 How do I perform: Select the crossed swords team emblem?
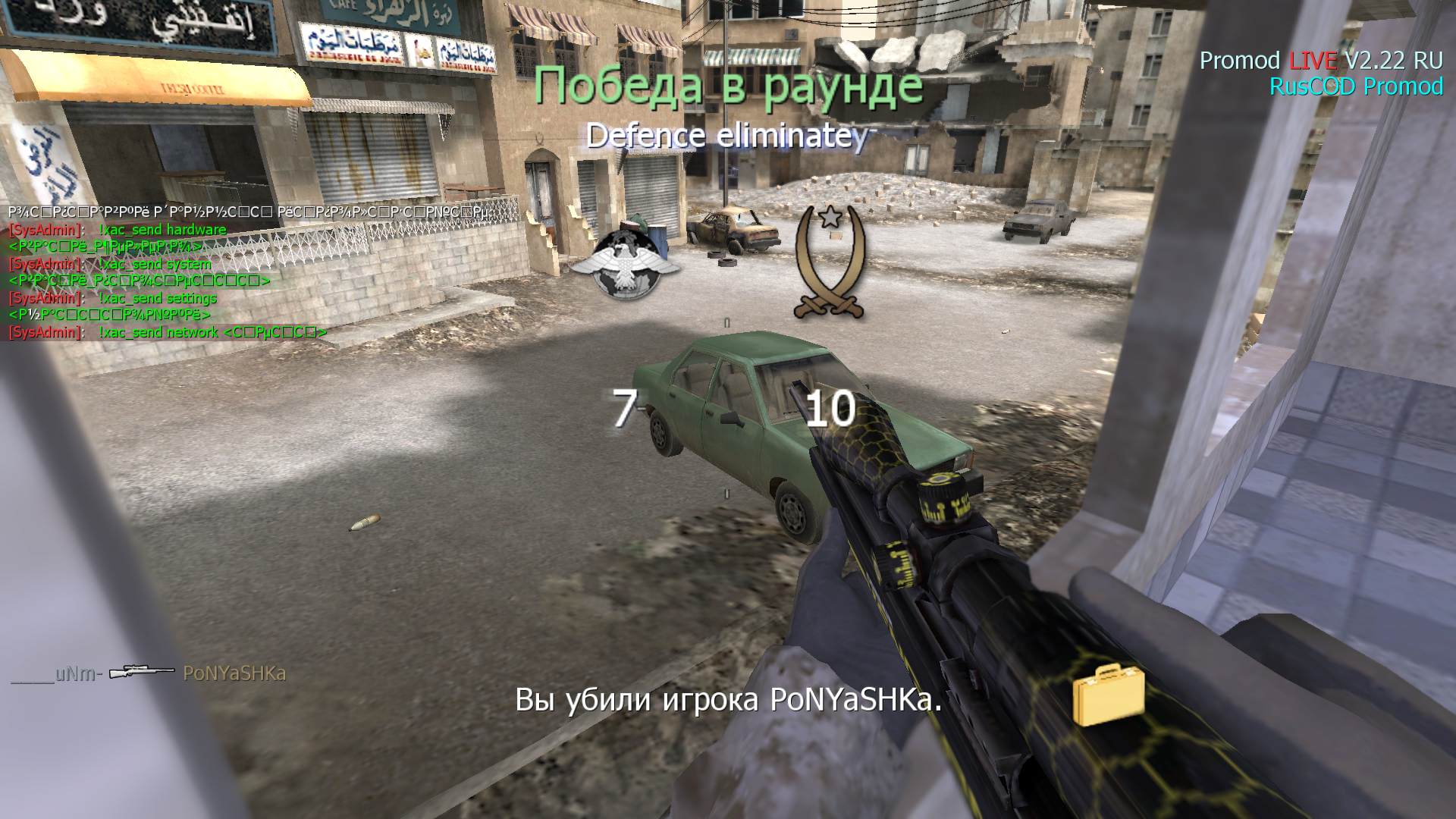pos(830,262)
